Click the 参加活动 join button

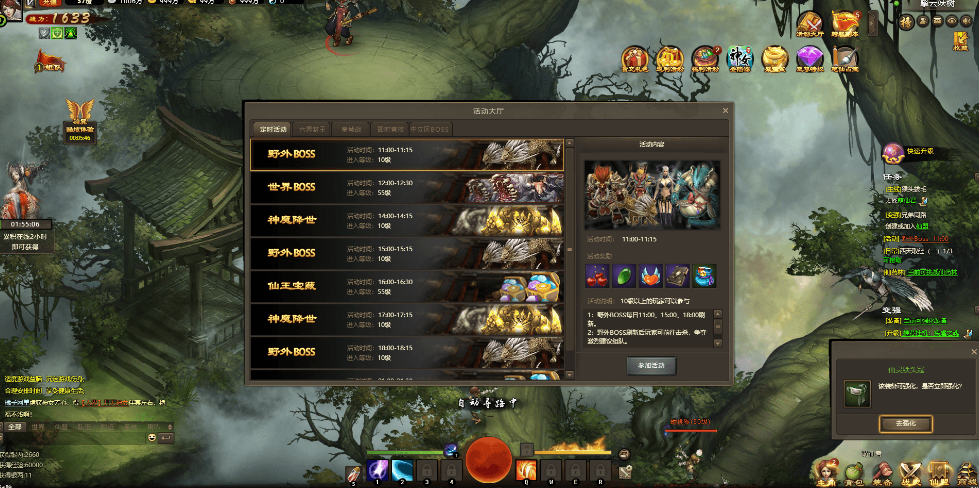coord(652,366)
